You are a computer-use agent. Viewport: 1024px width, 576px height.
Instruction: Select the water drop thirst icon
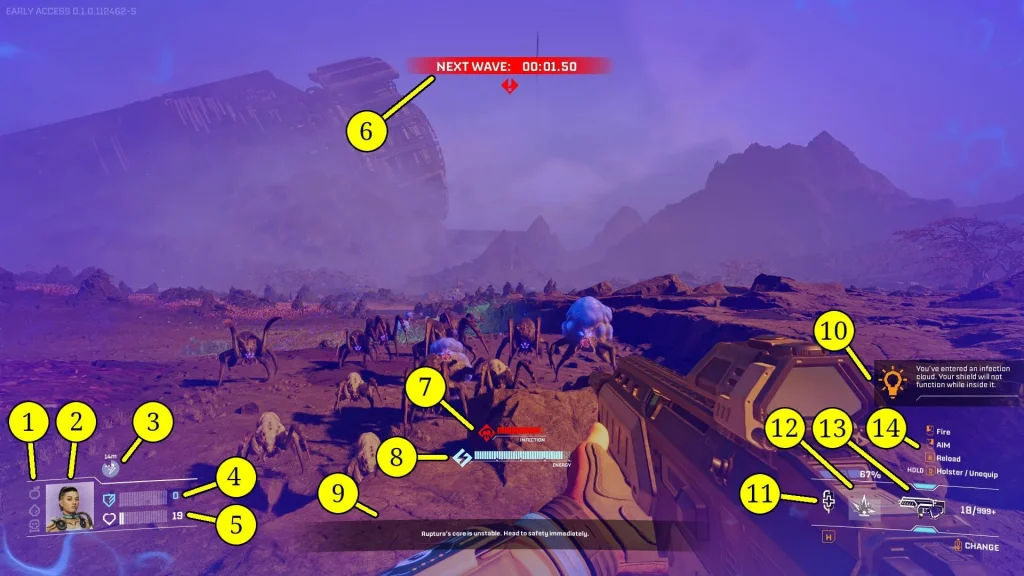(34, 508)
